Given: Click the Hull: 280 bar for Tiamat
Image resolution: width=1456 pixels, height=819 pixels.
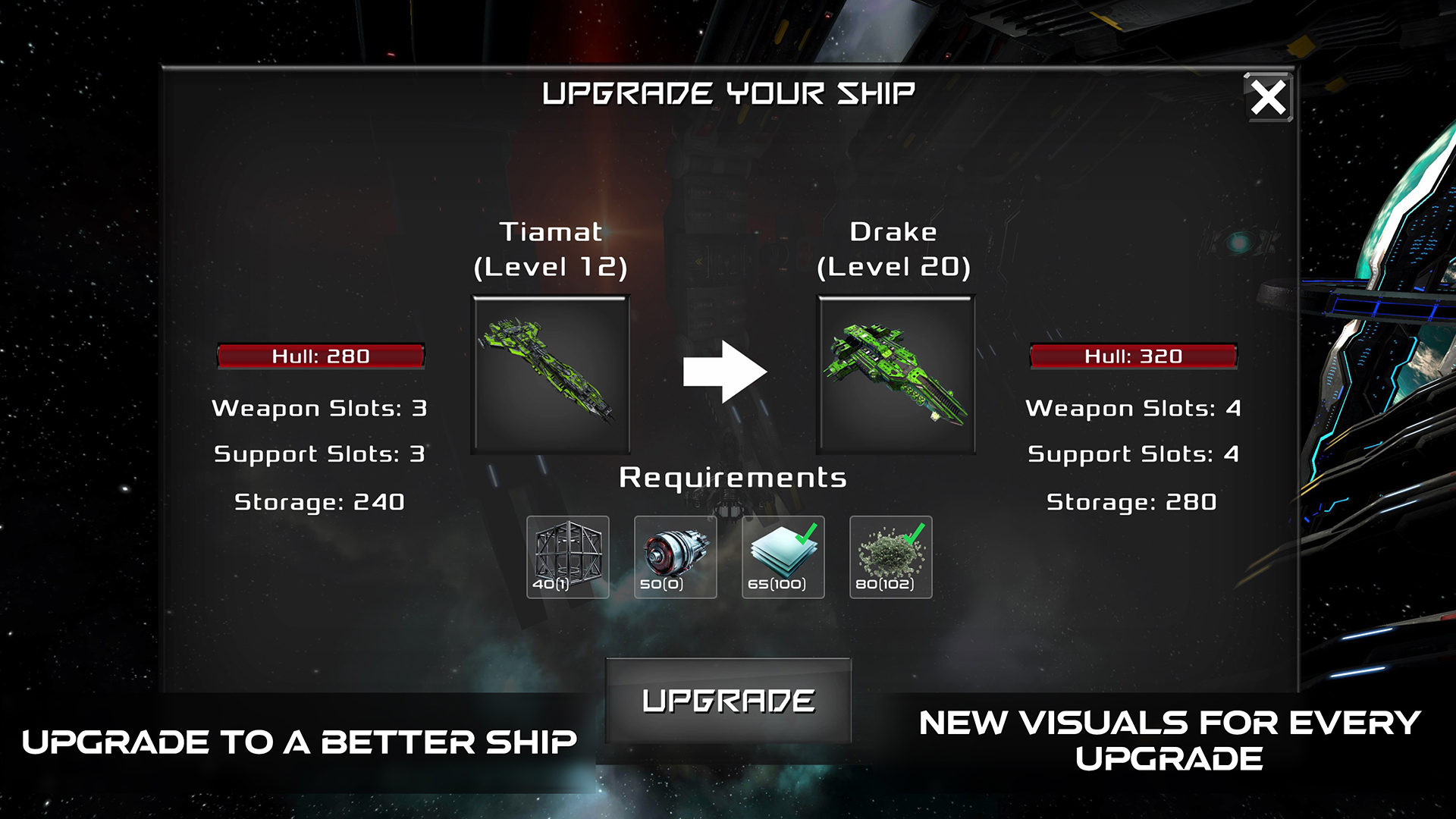Looking at the screenshot, I should [x=321, y=356].
